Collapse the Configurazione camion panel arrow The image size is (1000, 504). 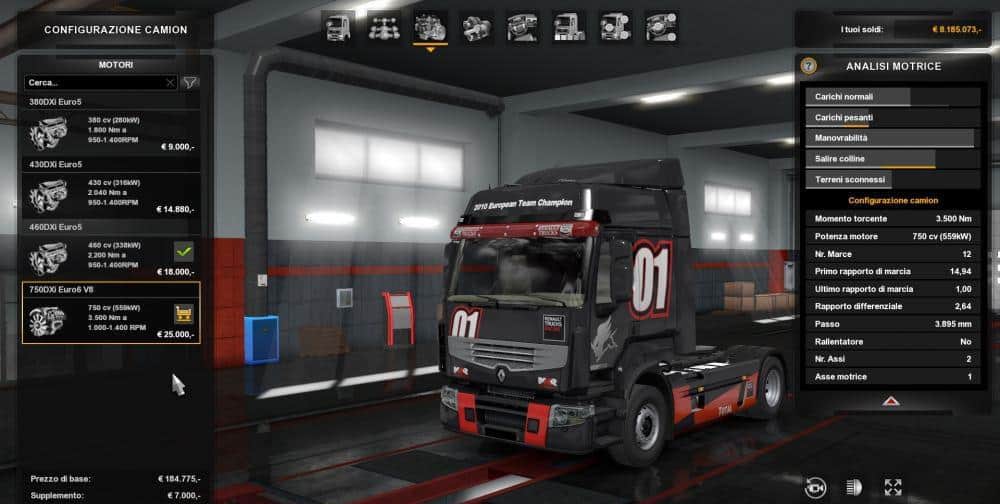(x=889, y=401)
